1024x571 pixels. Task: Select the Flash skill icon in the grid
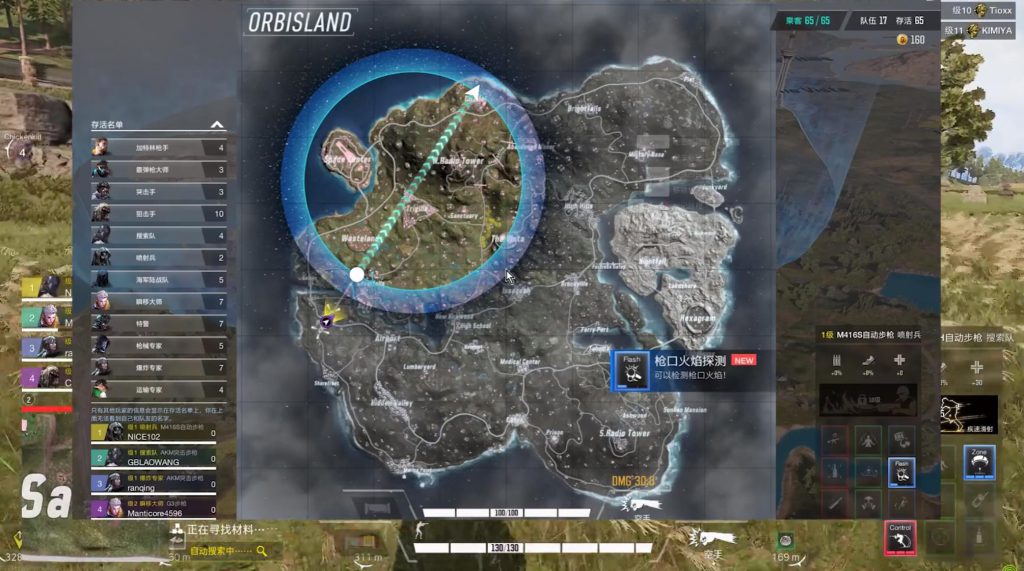(x=902, y=471)
